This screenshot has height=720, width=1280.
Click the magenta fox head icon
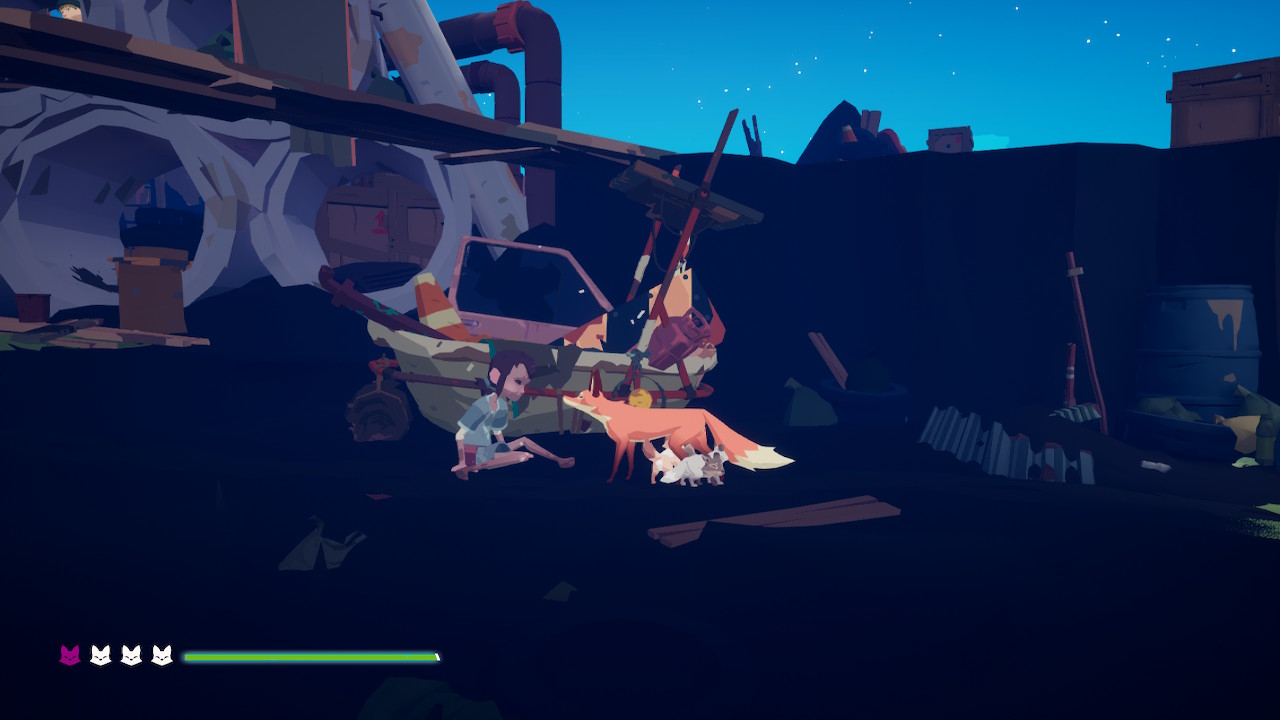(x=69, y=655)
